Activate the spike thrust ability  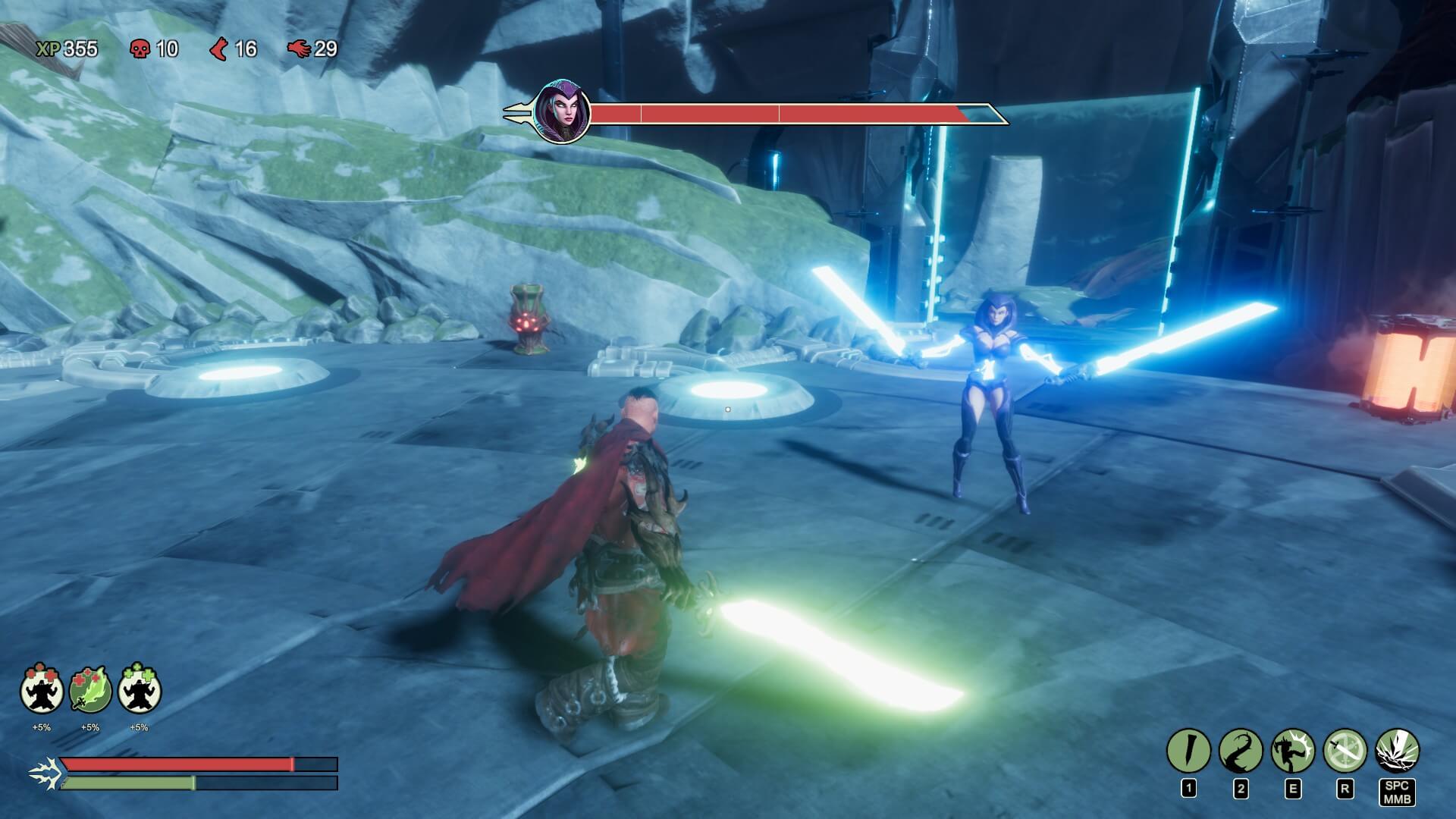(1188, 751)
